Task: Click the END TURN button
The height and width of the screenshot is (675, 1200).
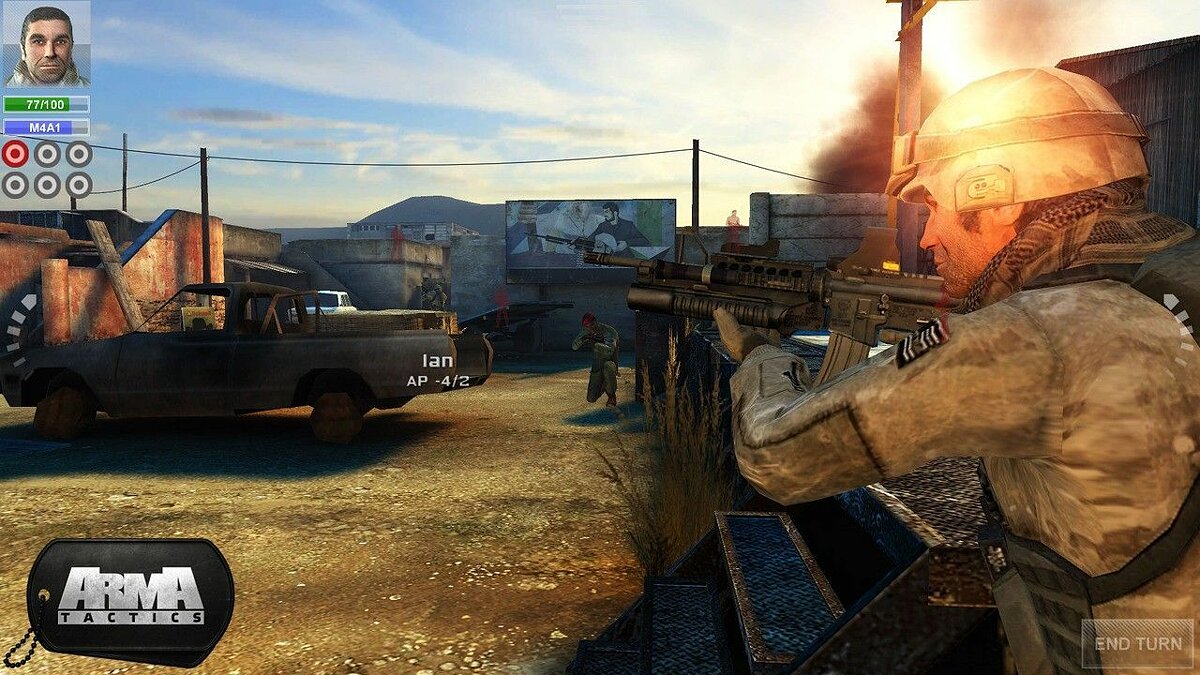Action: (1138, 644)
